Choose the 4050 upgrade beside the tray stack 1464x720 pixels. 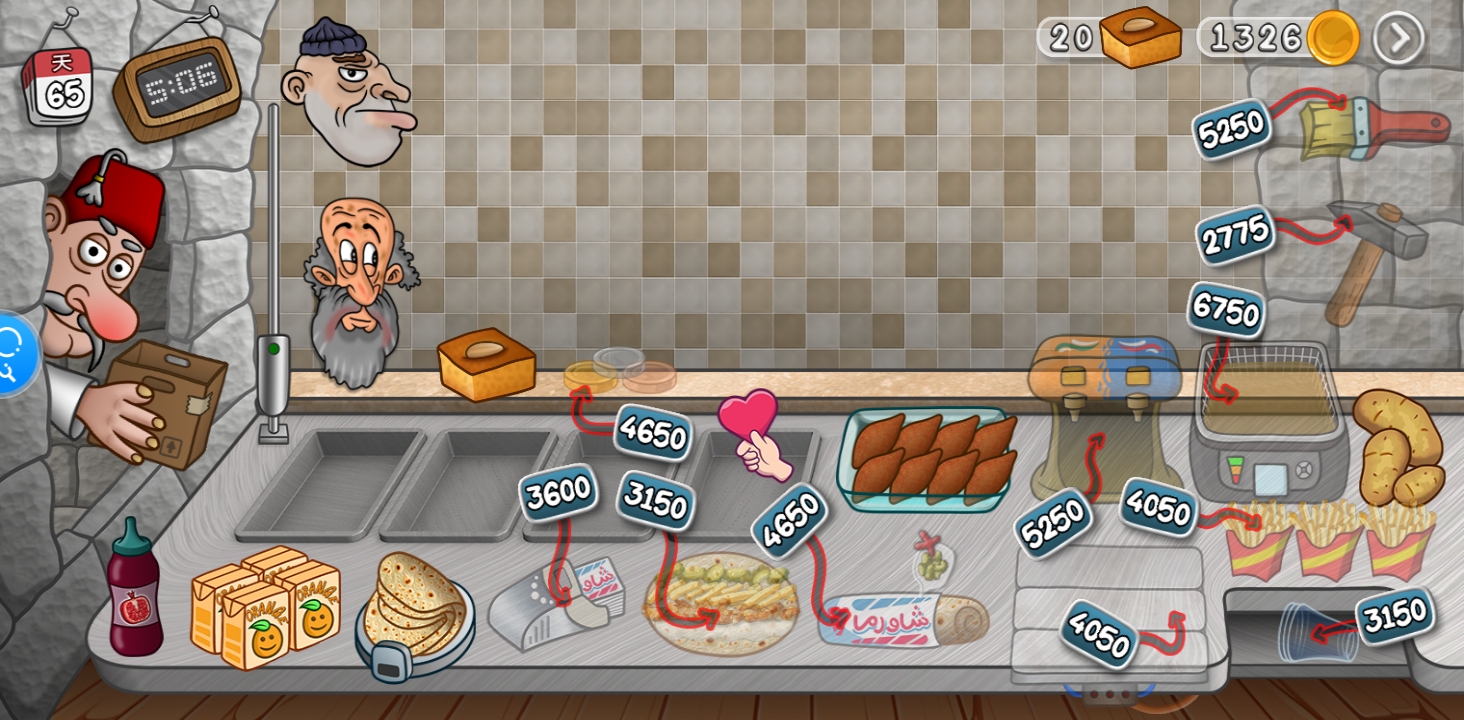pos(1098,633)
